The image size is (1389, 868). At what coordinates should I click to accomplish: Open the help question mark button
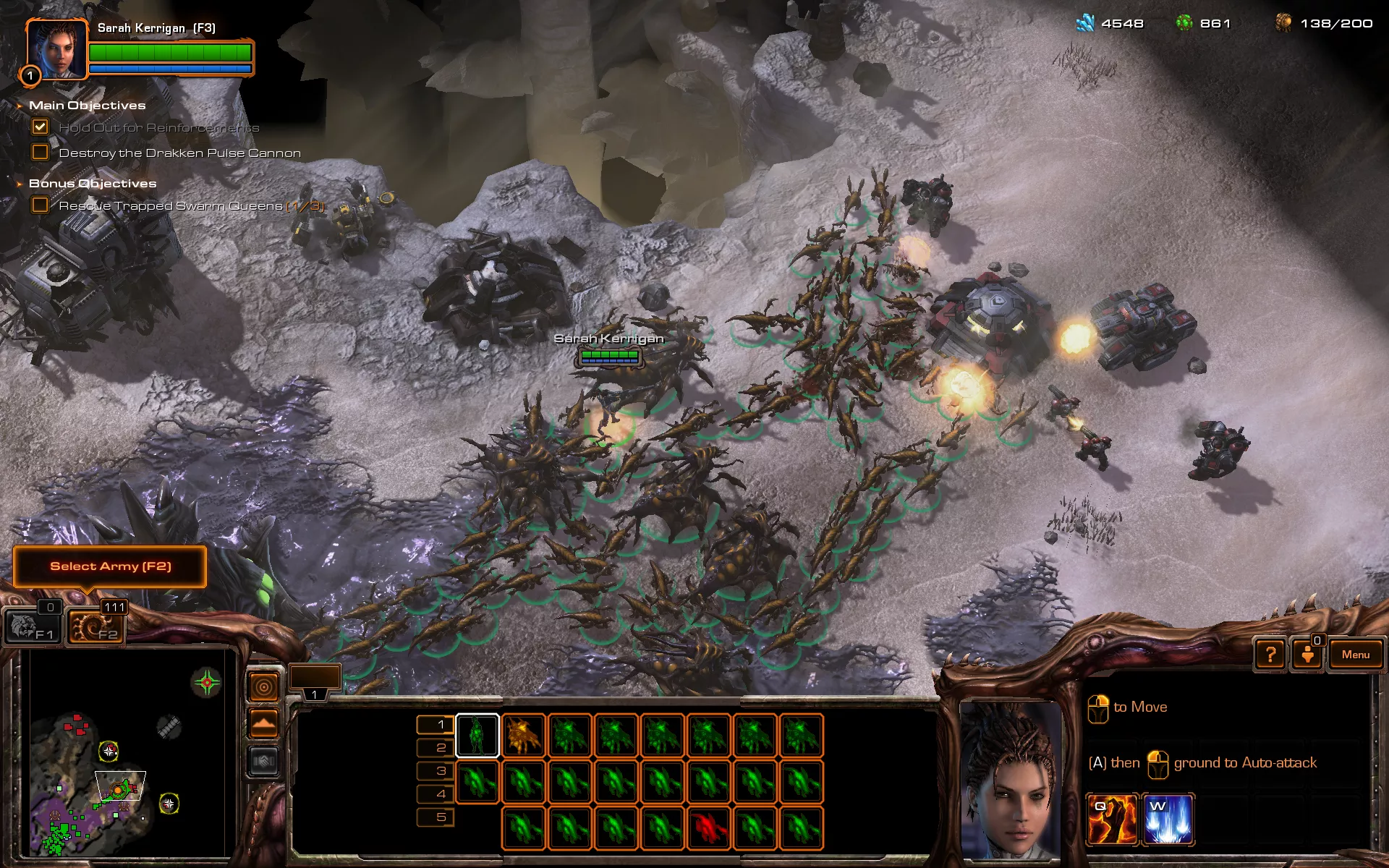pos(1270,655)
